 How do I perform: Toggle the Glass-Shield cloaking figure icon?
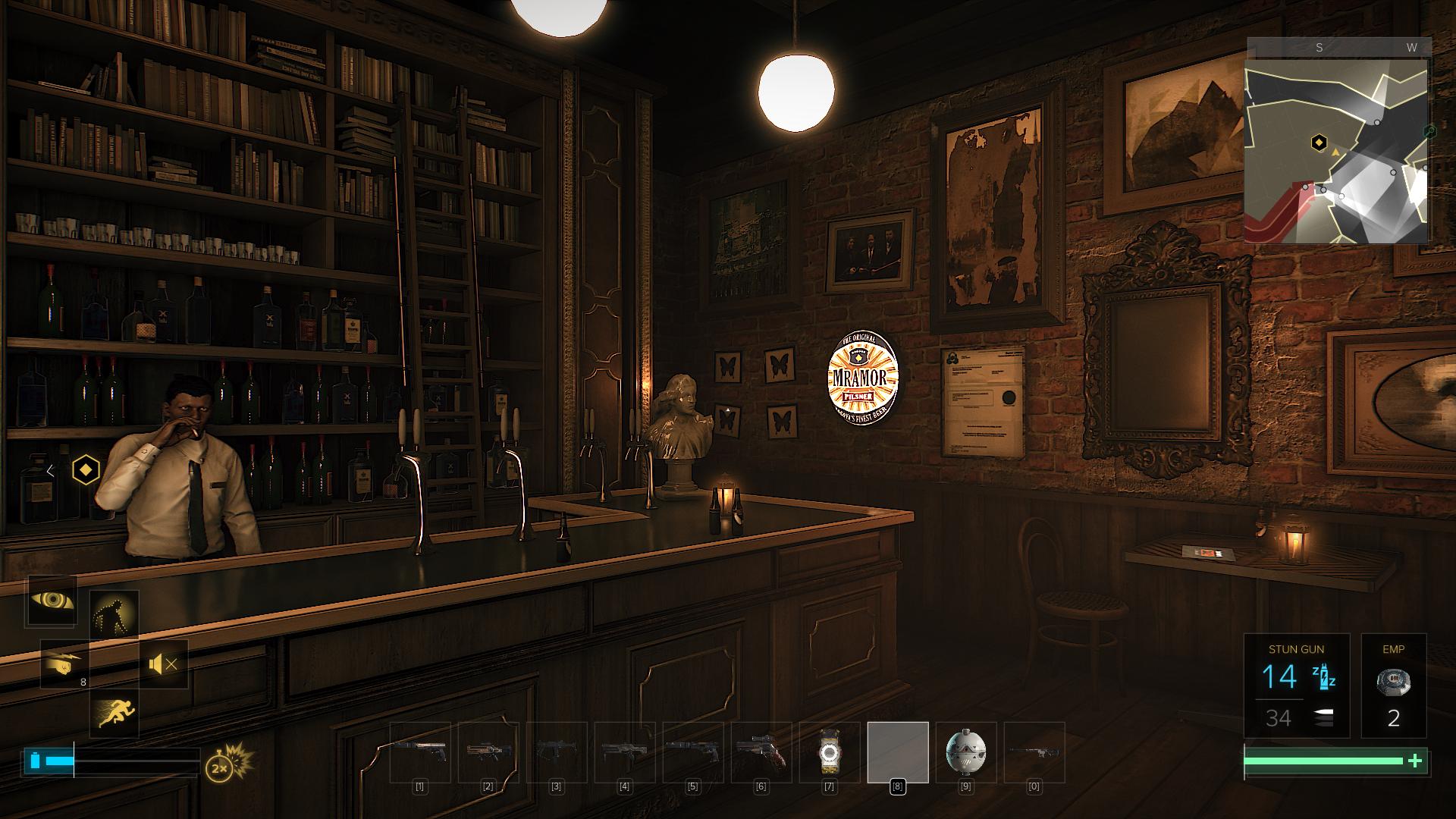coord(115,614)
